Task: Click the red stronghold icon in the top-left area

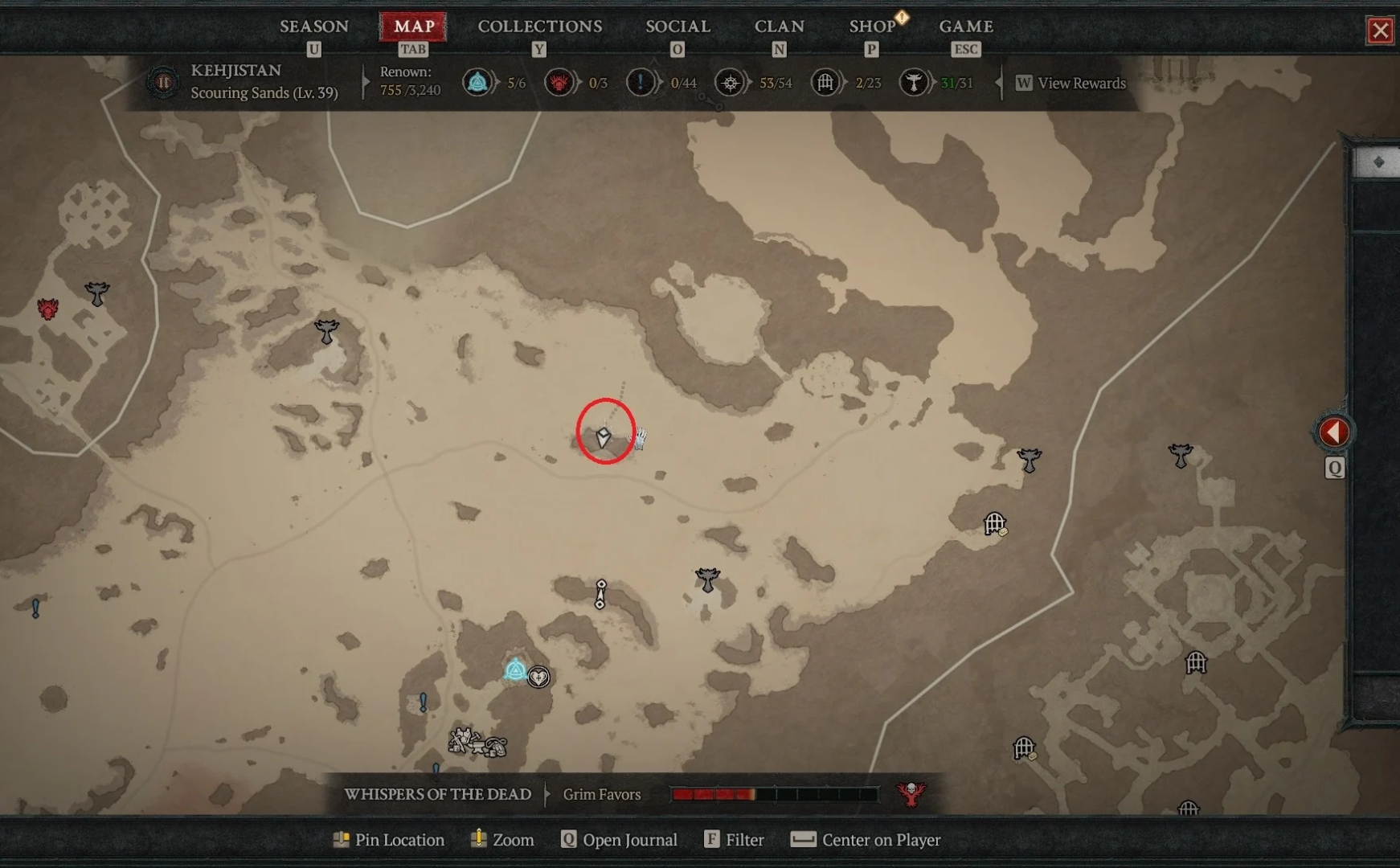Action: pos(48,308)
